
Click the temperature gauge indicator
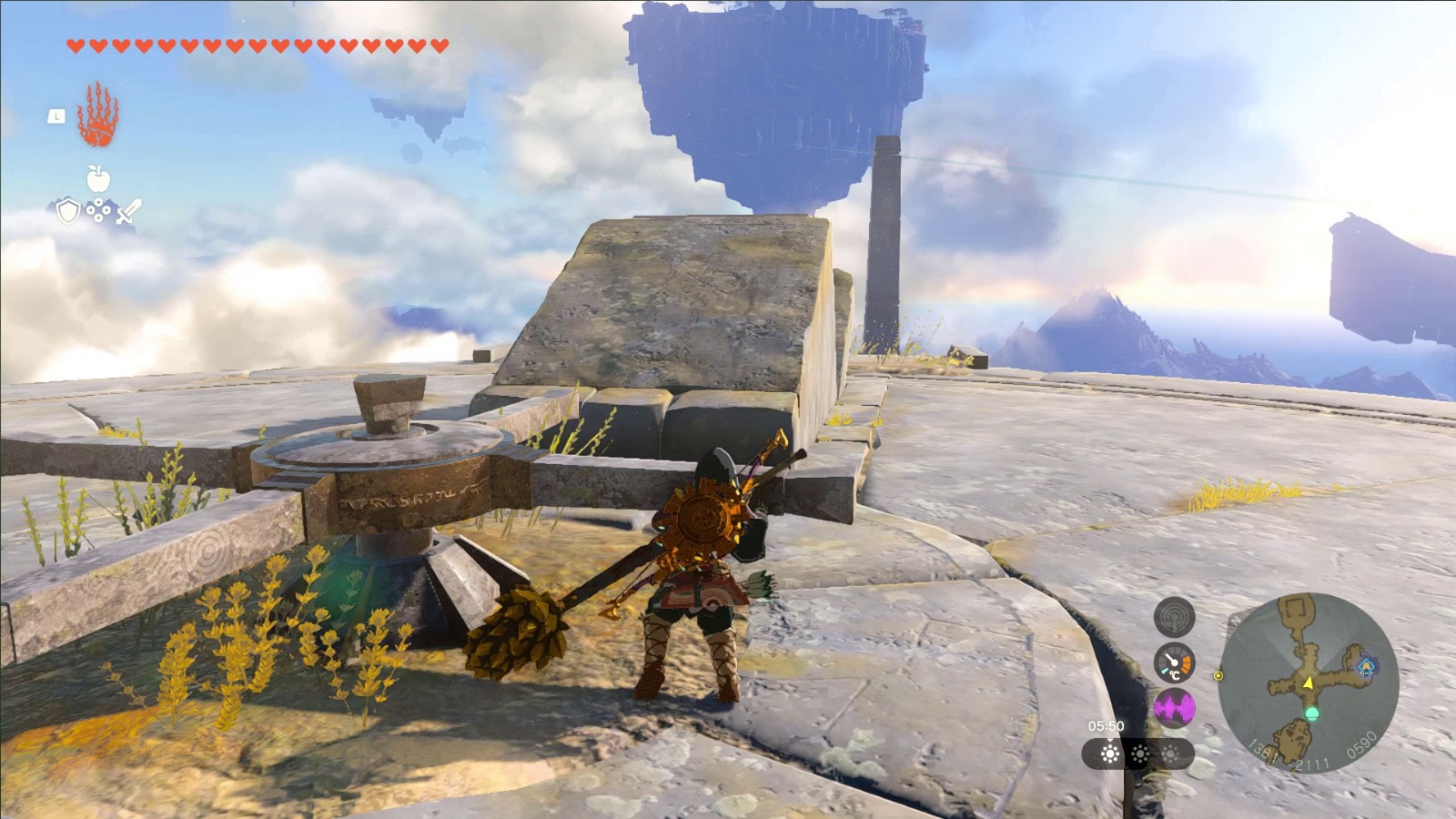click(x=1175, y=662)
